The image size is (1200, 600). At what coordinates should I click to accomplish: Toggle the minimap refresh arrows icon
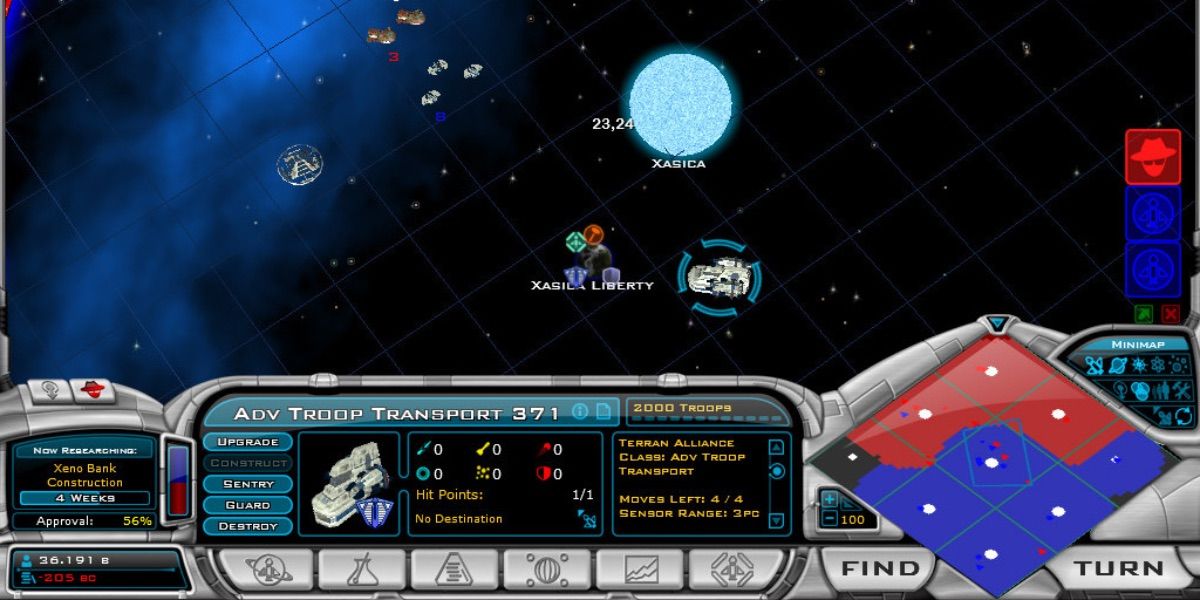[x=1184, y=415]
